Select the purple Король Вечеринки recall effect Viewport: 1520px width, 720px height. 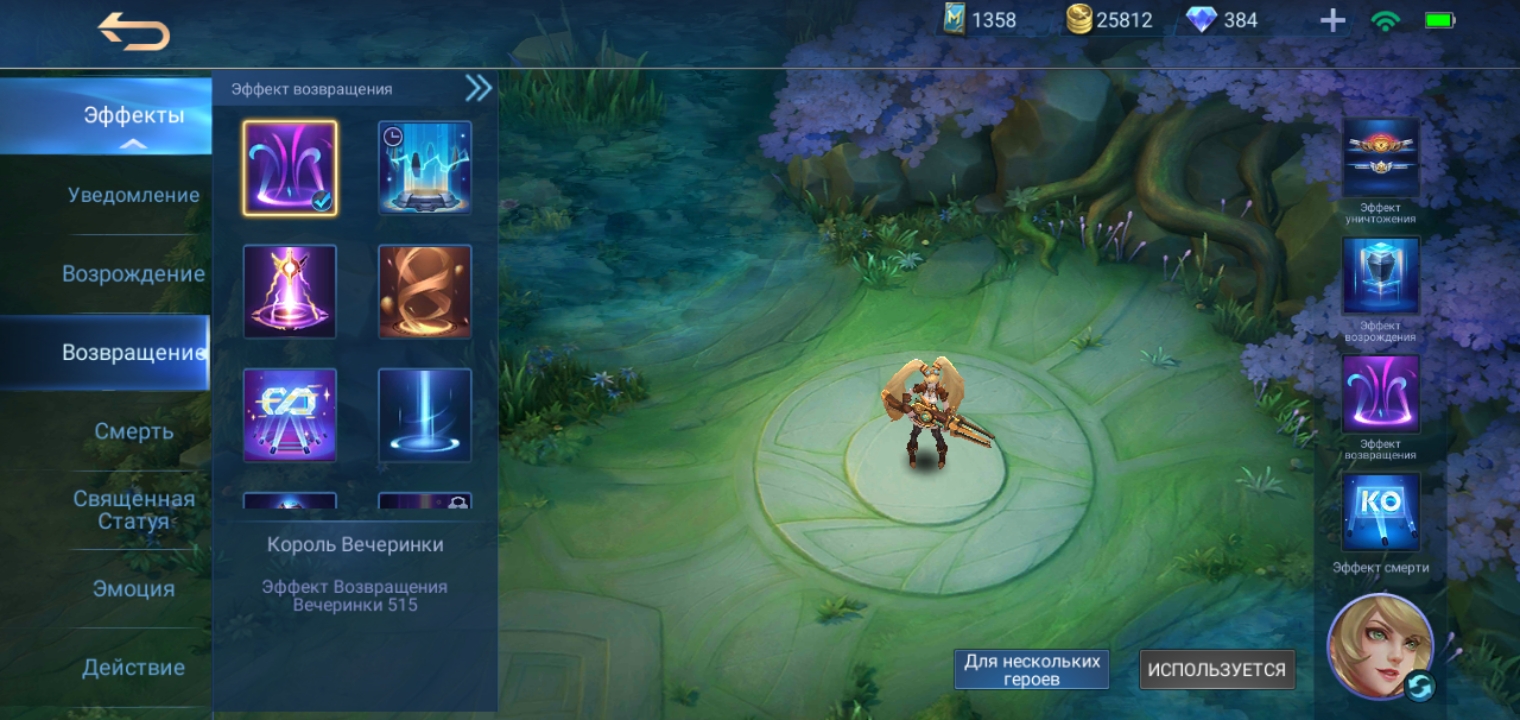(x=290, y=168)
